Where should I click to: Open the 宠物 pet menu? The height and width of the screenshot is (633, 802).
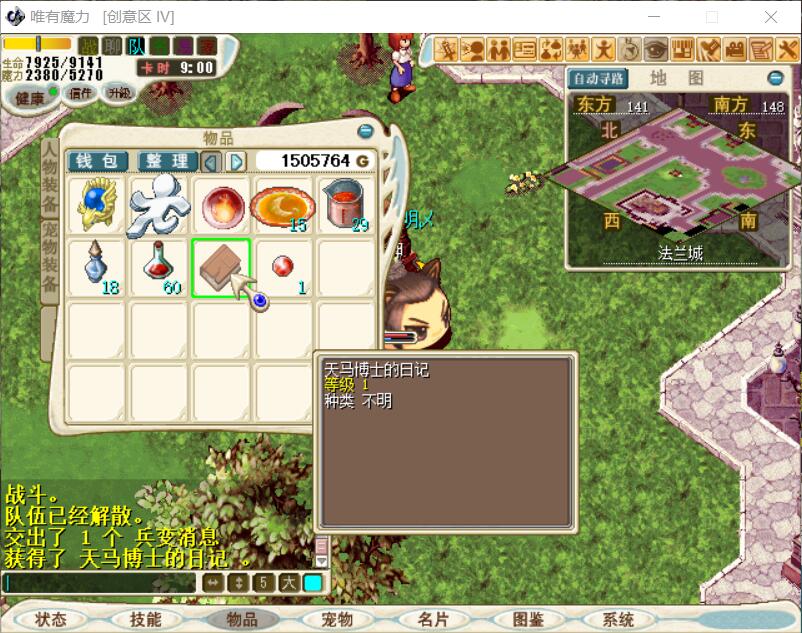click(337, 619)
